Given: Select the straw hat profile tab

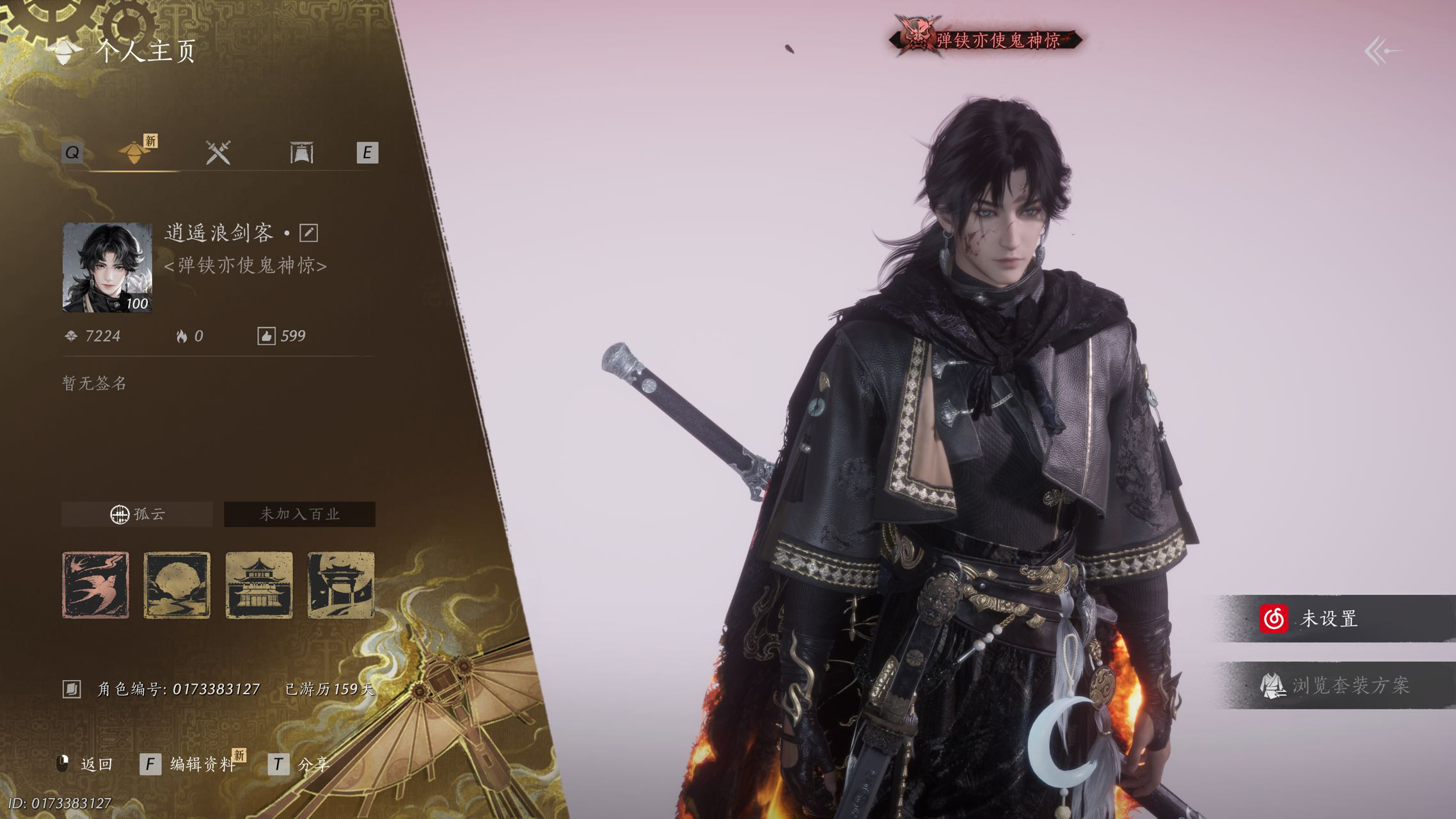Looking at the screenshot, I should click(135, 152).
